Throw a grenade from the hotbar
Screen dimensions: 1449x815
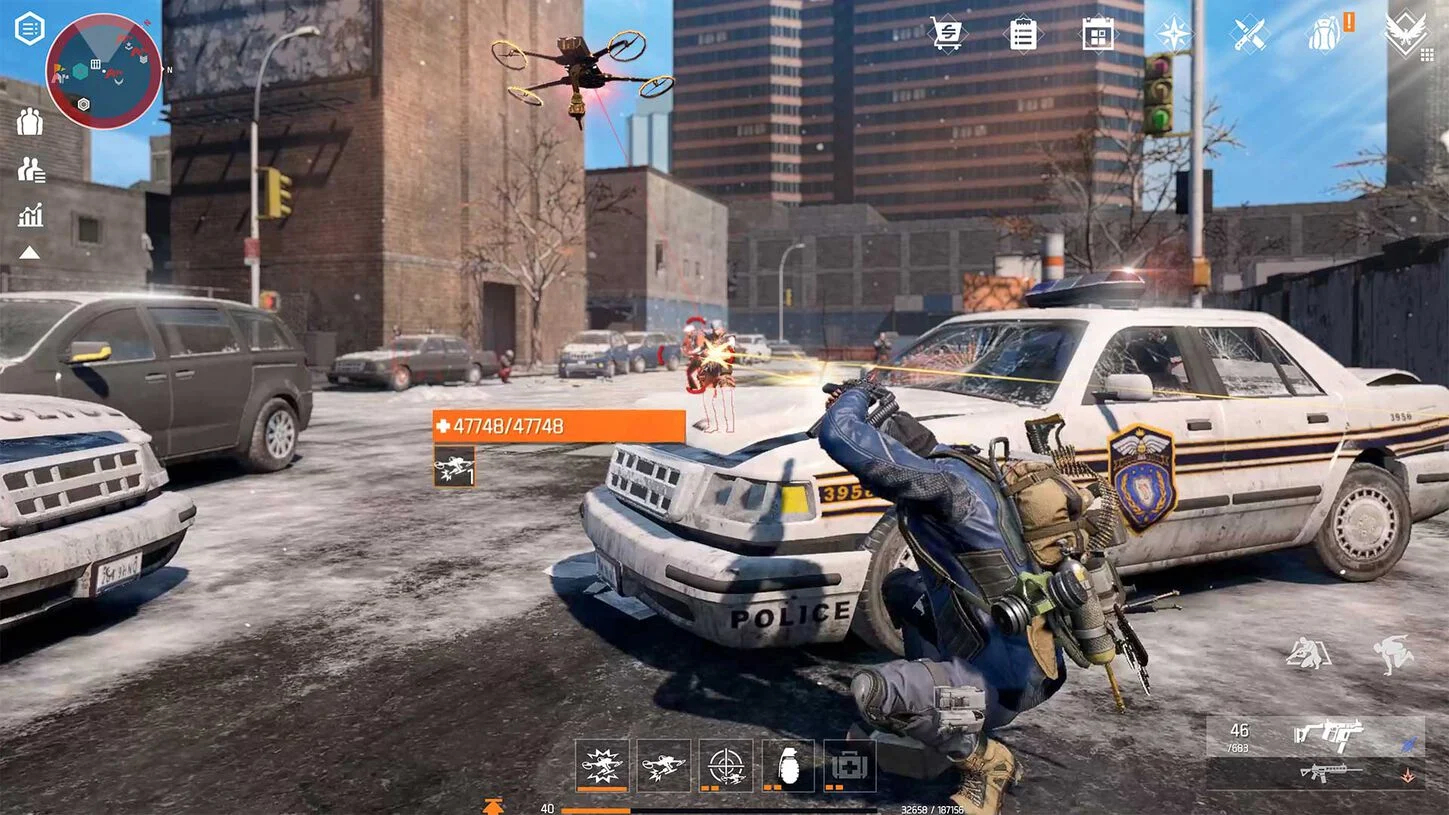(x=788, y=765)
